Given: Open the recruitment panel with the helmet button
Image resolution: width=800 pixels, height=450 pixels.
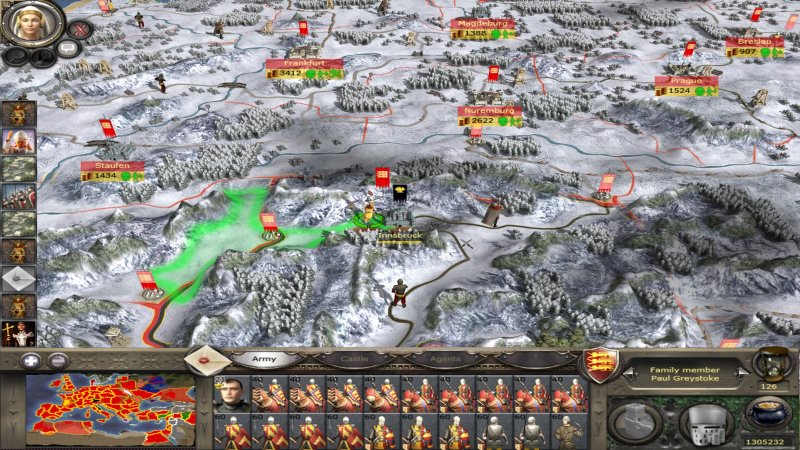Looking at the screenshot, I should point(706,422).
